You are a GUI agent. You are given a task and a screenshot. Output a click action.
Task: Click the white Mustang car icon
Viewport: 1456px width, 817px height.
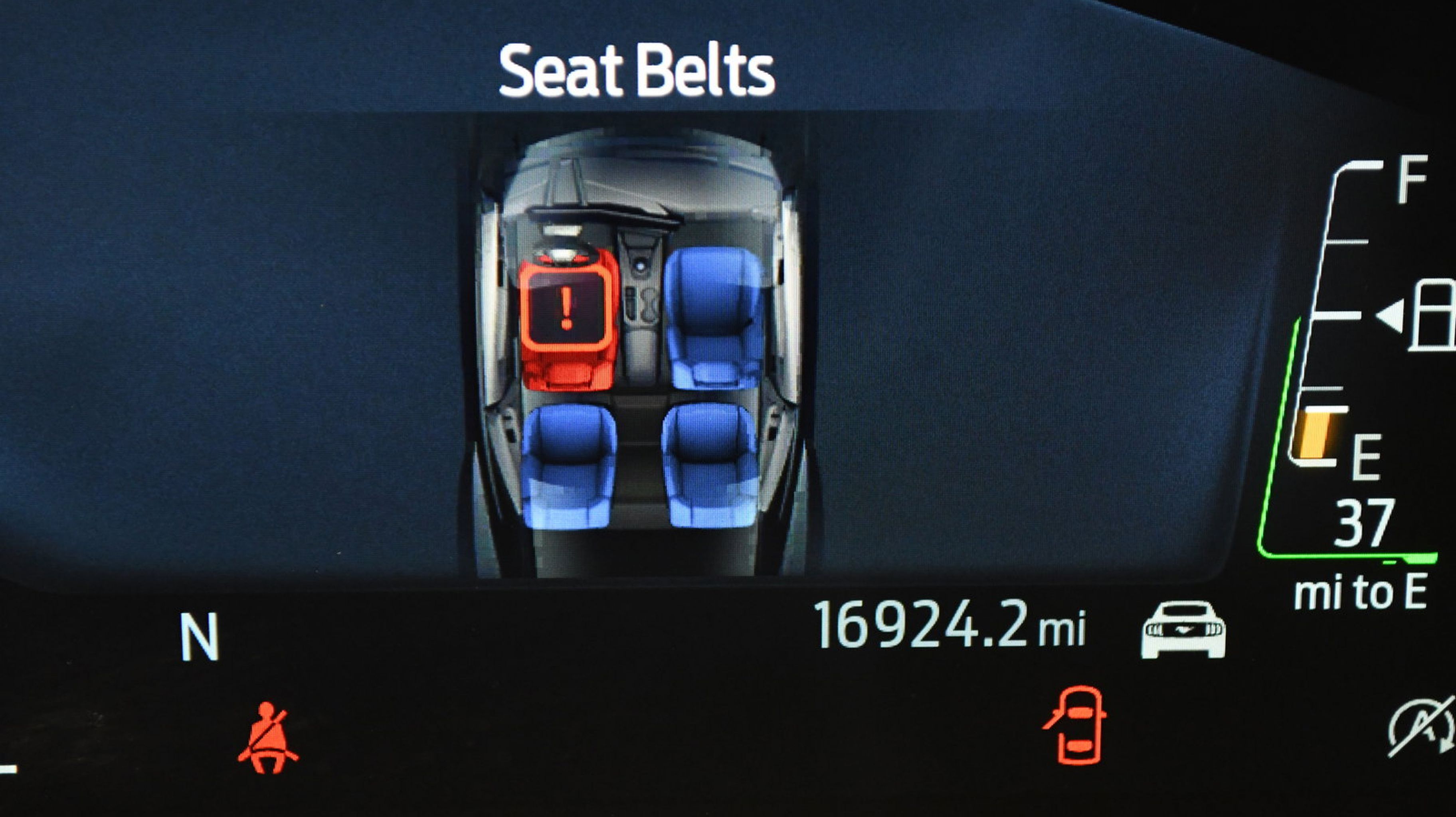click(1183, 631)
